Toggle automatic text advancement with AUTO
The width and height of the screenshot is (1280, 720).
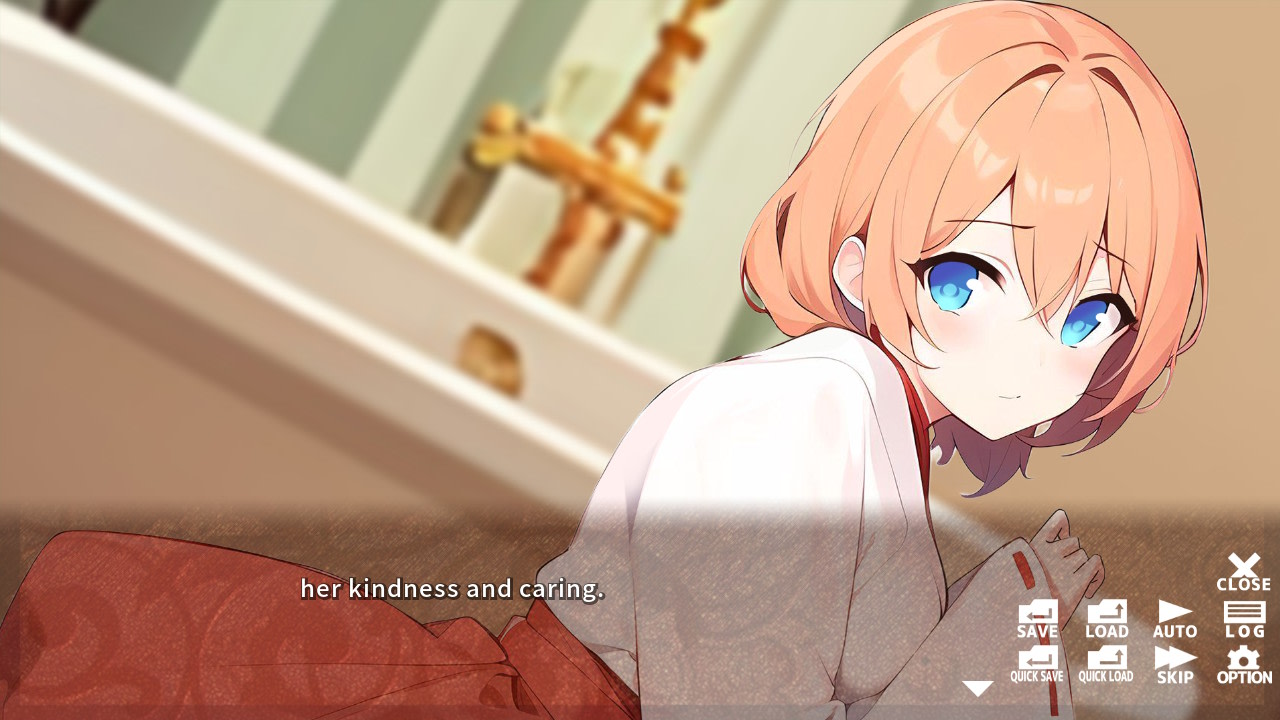pyautogui.click(x=1174, y=618)
